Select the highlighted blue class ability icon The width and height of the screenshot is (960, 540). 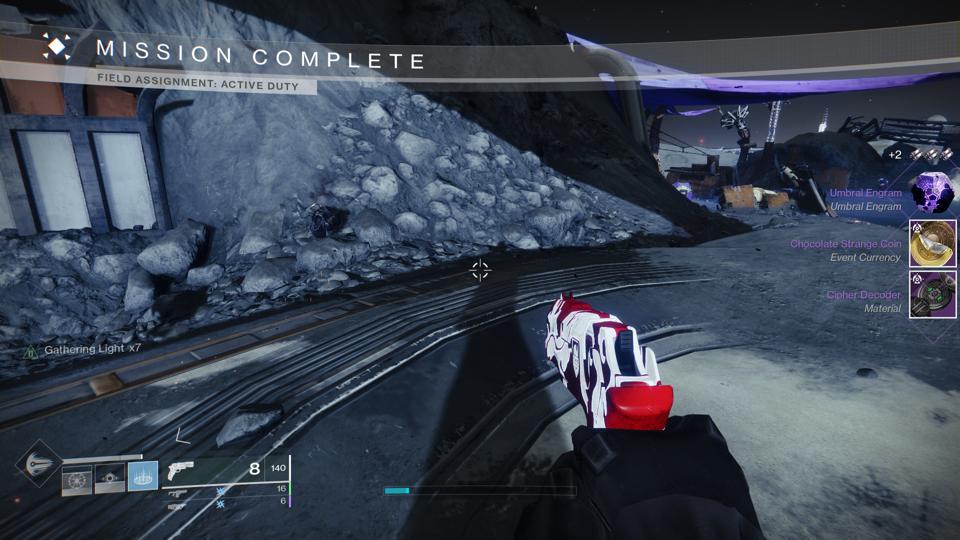142,479
